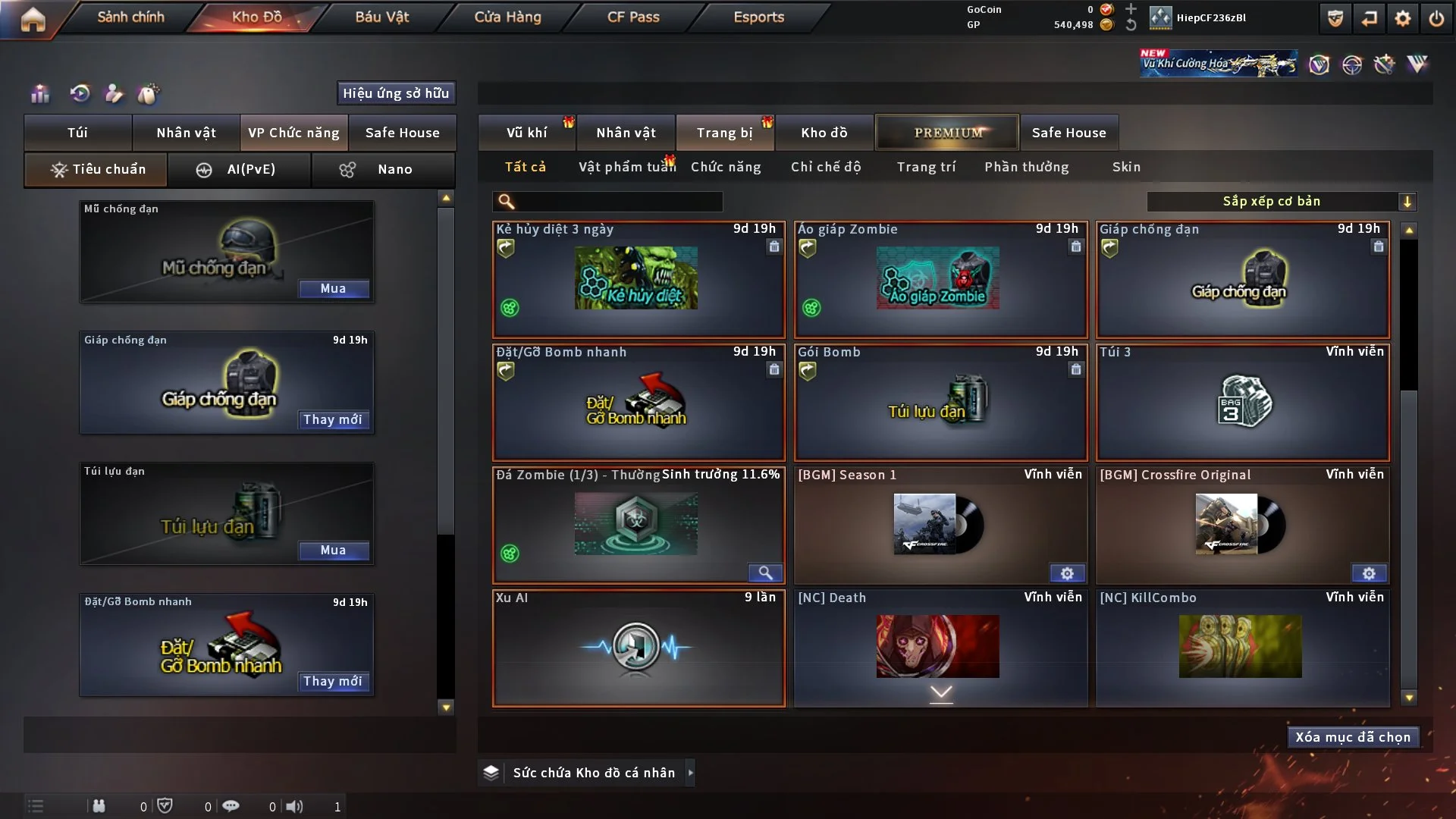Click the power exit icon
This screenshot has width=1456, height=819.
coord(1436,18)
